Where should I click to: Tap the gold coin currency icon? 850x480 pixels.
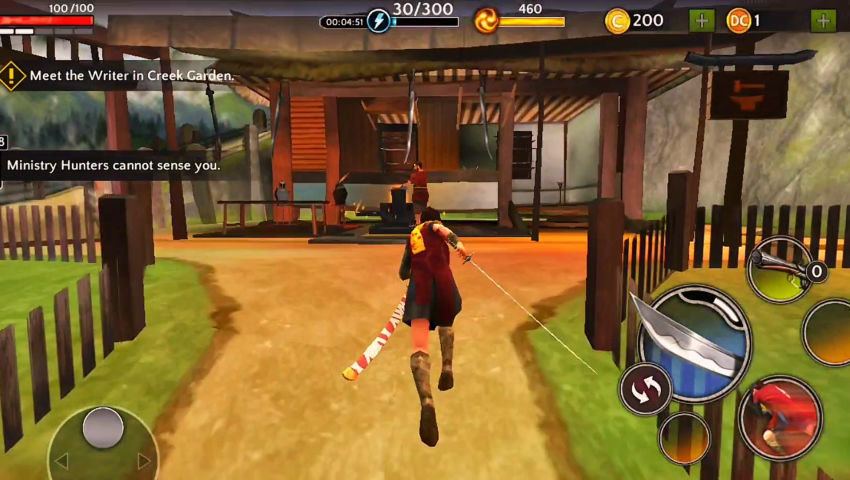617,20
